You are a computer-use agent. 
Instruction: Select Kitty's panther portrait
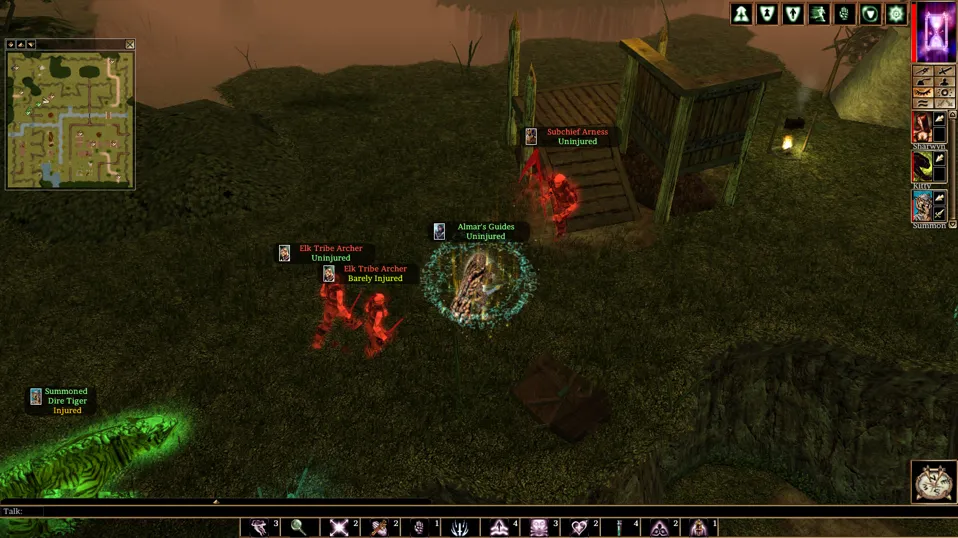click(922, 166)
